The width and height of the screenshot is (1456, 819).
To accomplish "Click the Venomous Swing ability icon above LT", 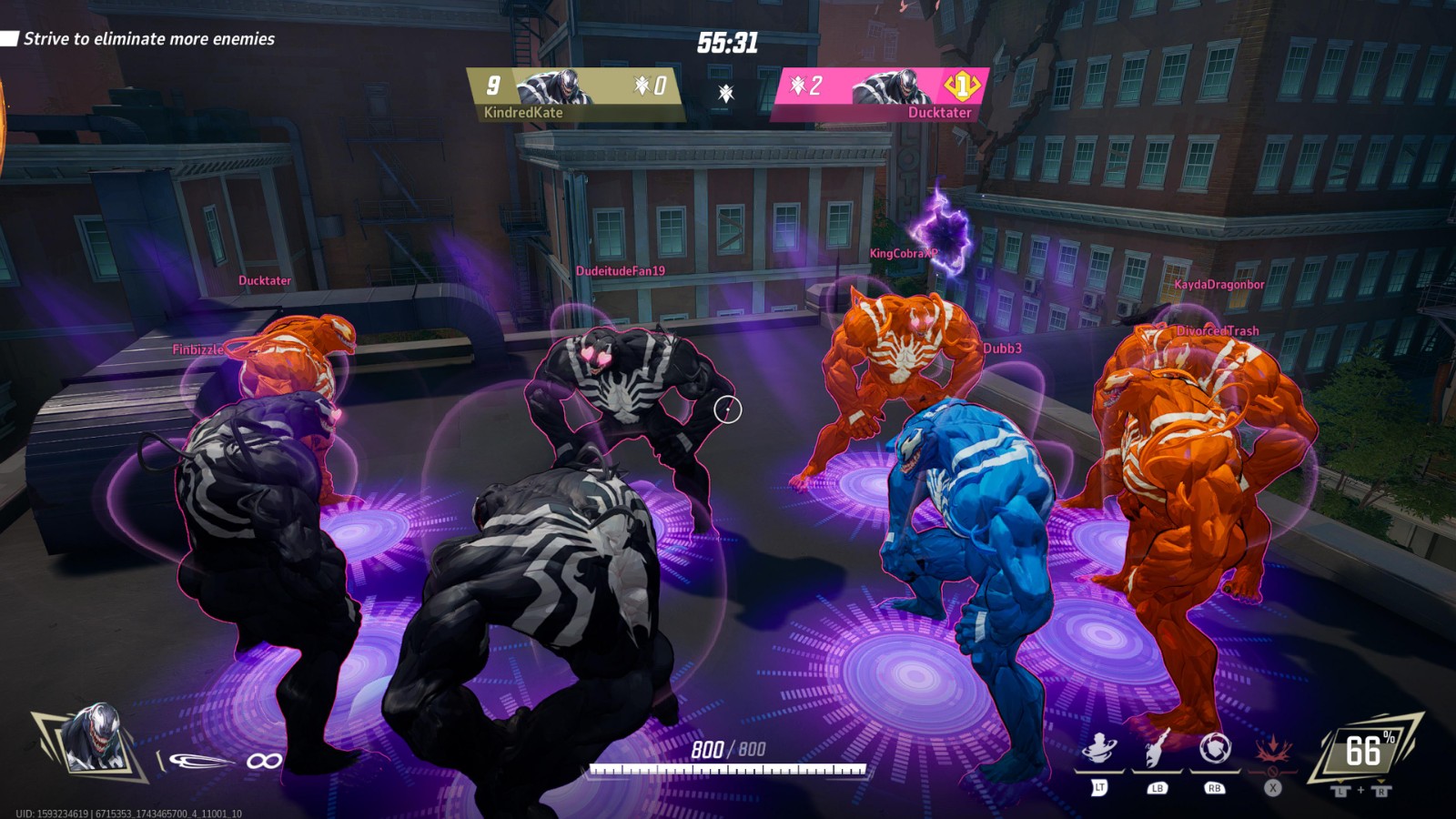I will tap(1097, 748).
